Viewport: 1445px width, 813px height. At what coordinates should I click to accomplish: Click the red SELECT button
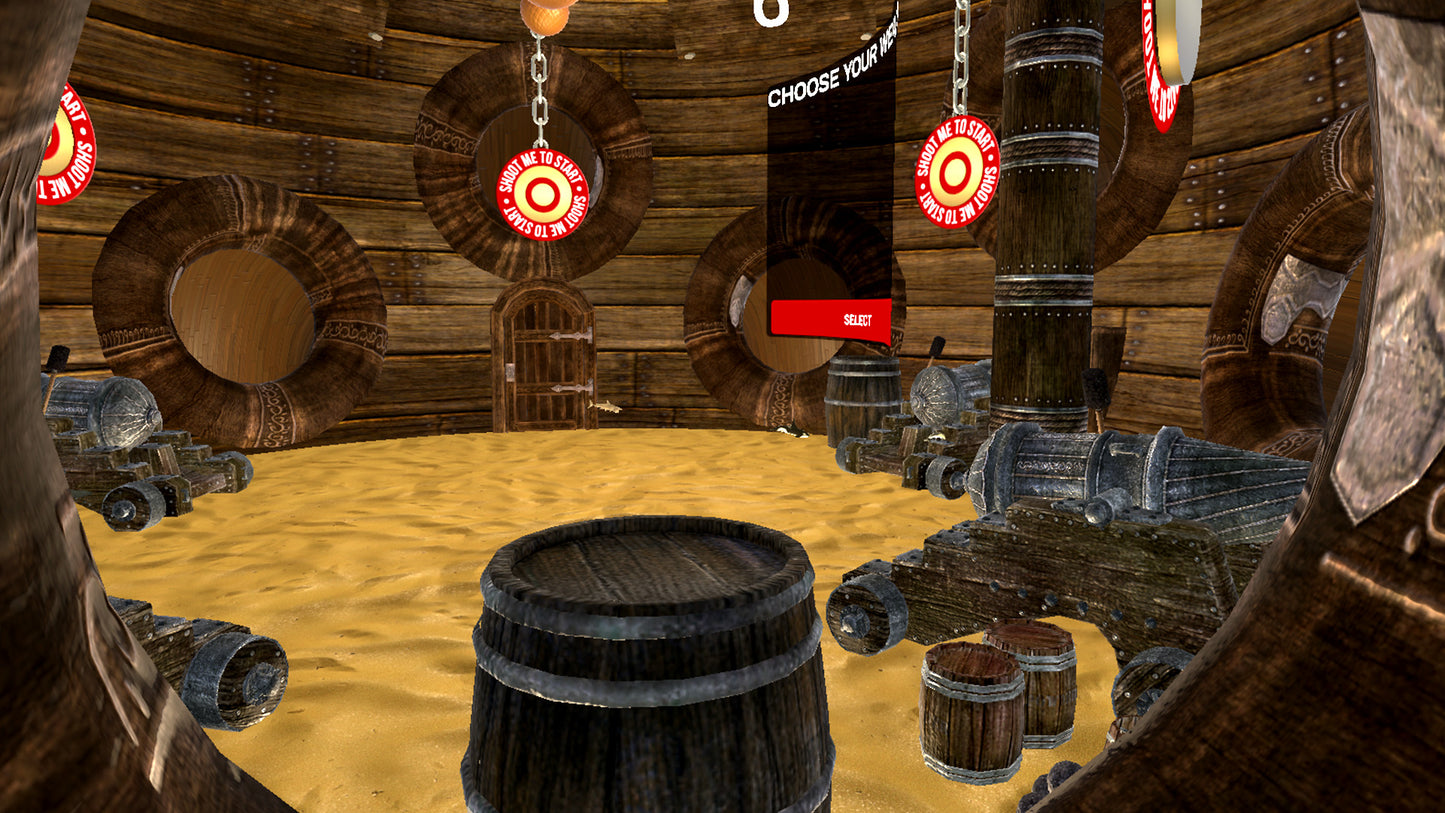coord(830,319)
